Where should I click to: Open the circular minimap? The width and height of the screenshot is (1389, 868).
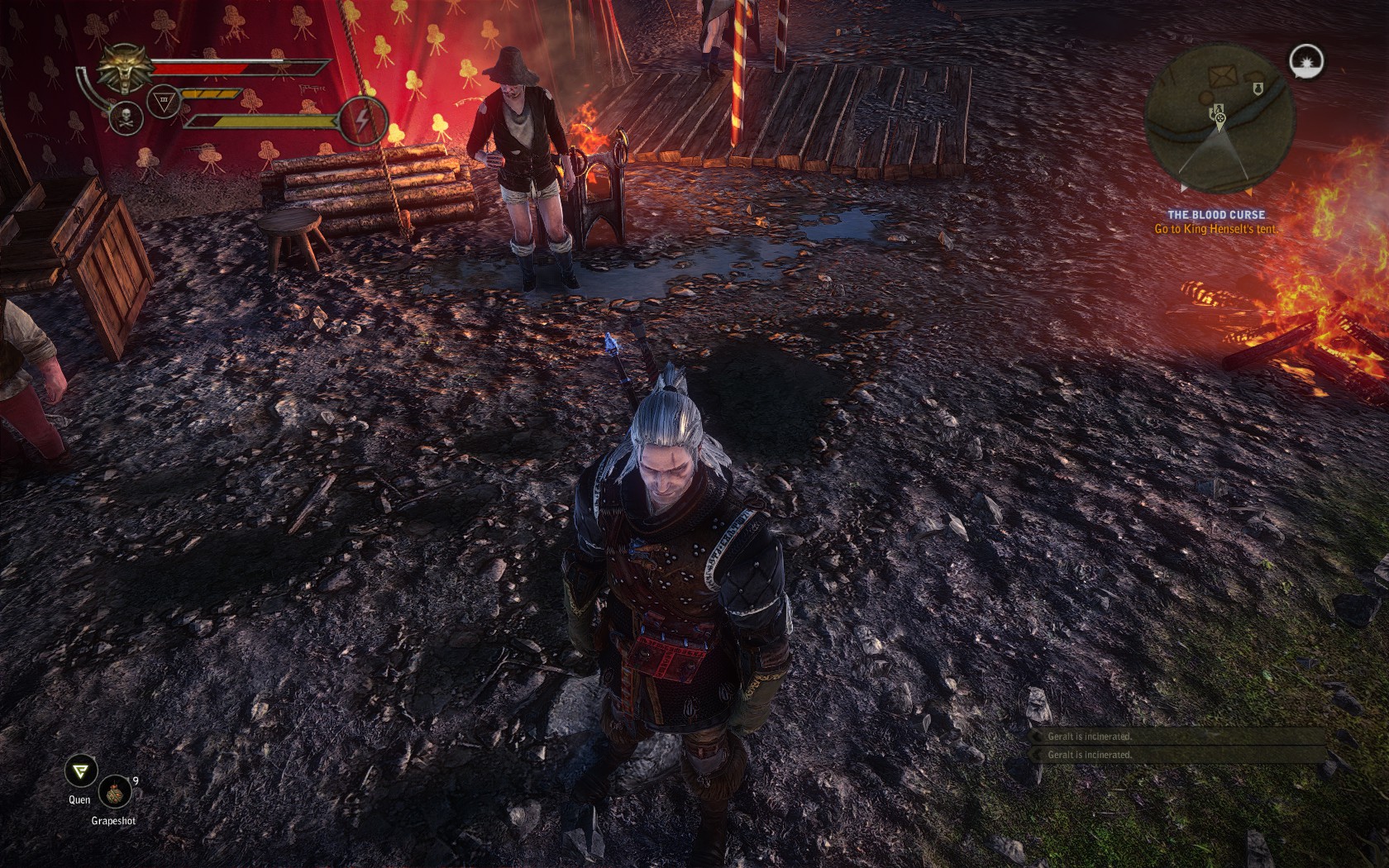pyautogui.click(x=1219, y=117)
